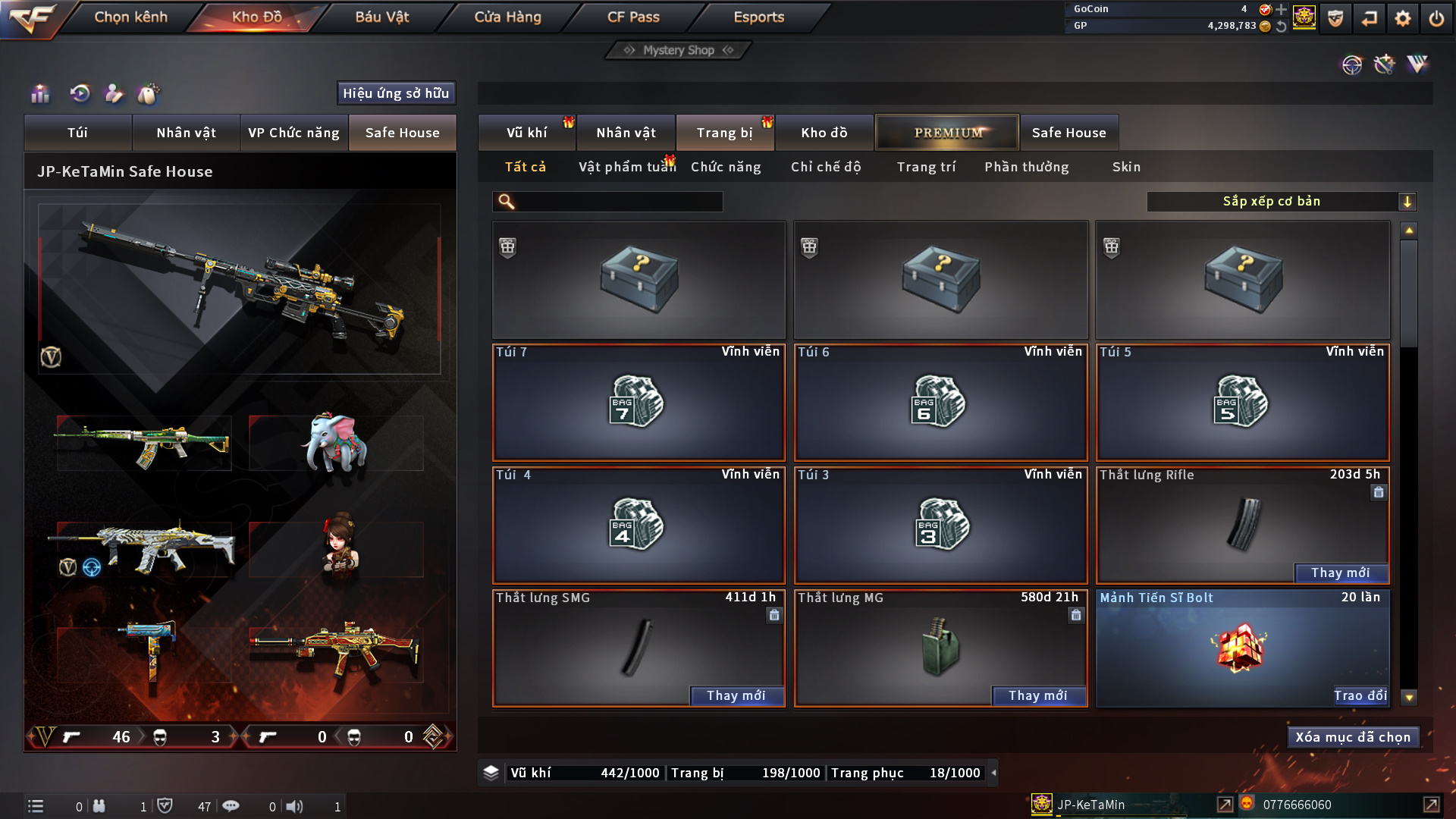Viewport: 1456px width, 819px height.
Task: Open the Mystery Shop
Action: click(x=678, y=50)
